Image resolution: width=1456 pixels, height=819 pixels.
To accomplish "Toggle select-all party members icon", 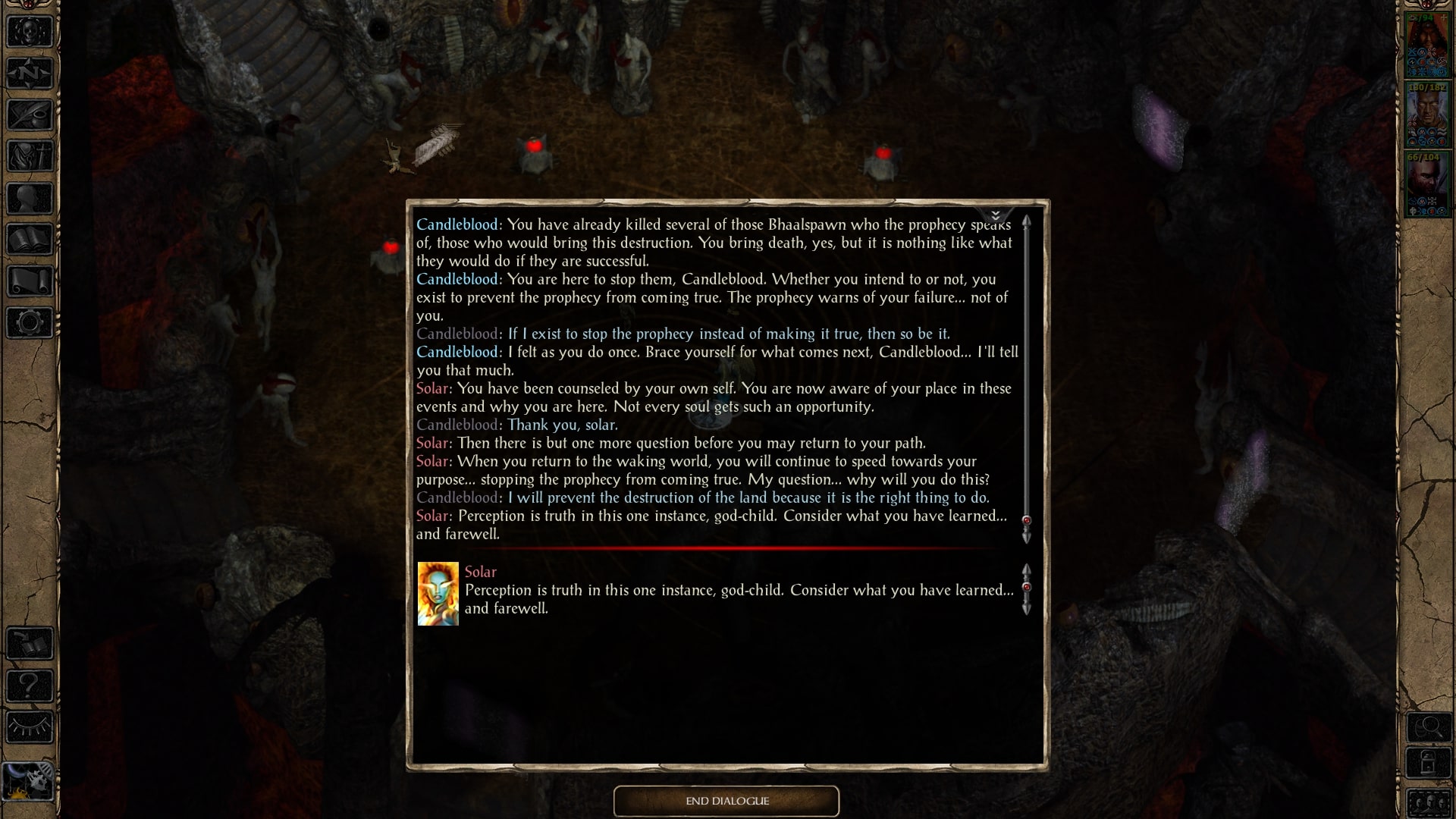I will click(1429, 803).
